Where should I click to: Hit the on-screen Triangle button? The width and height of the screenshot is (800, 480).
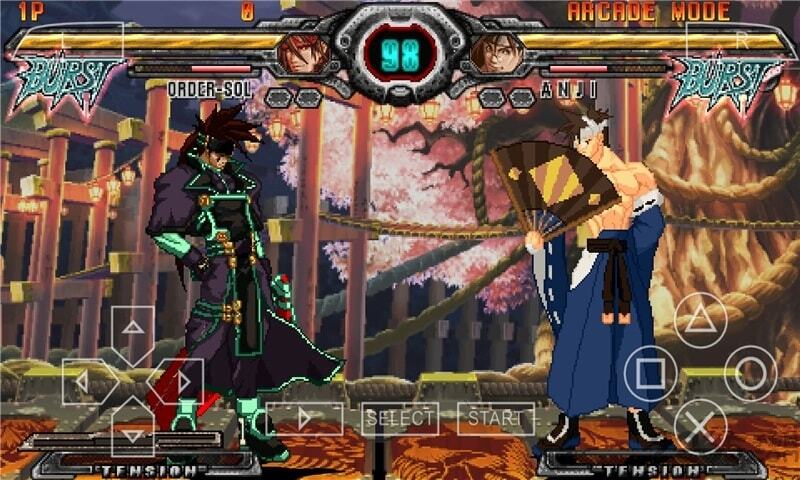click(700, 321)
